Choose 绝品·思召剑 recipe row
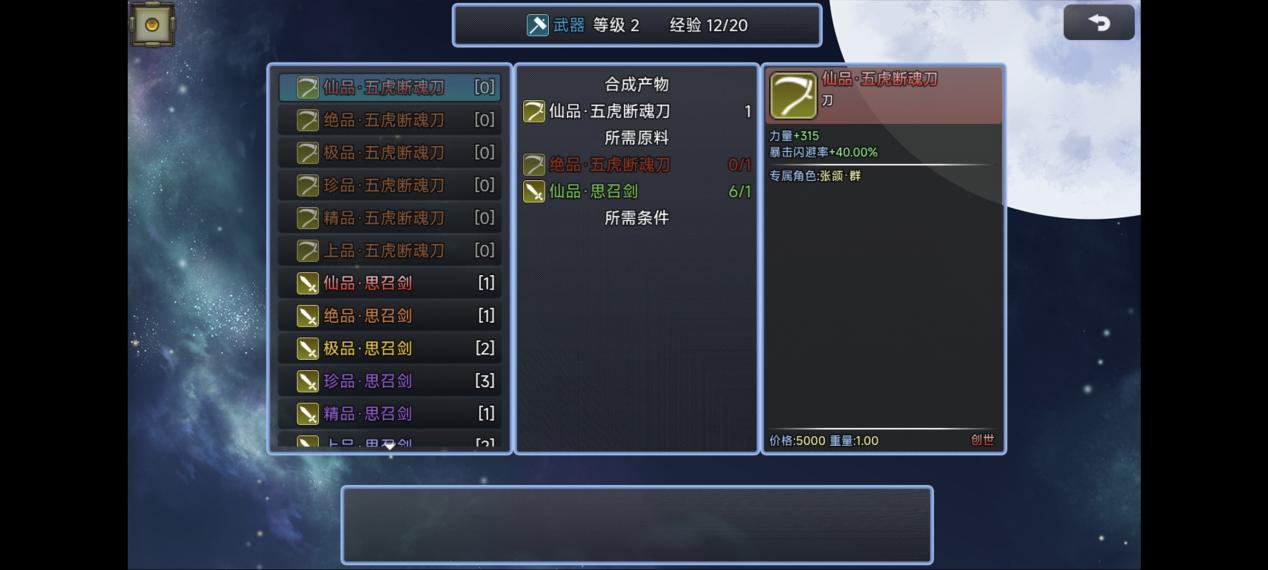This screenshot has width=1268, height=570. coord(389,316)
